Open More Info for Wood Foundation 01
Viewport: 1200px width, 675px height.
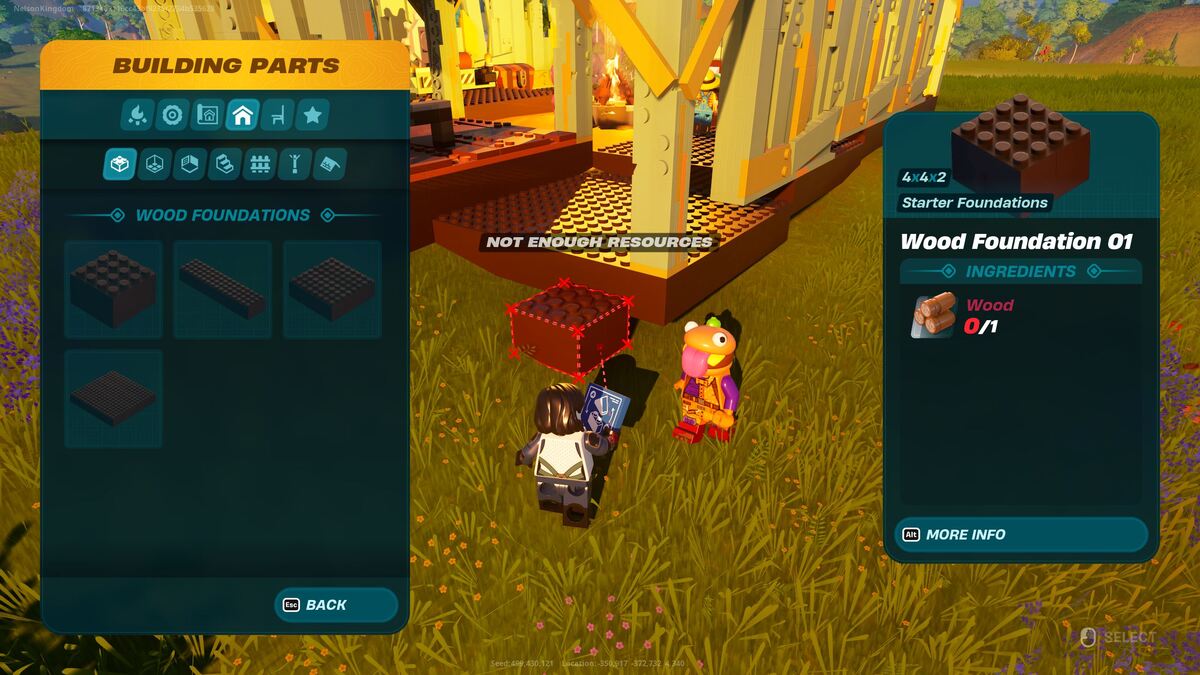1020,535
